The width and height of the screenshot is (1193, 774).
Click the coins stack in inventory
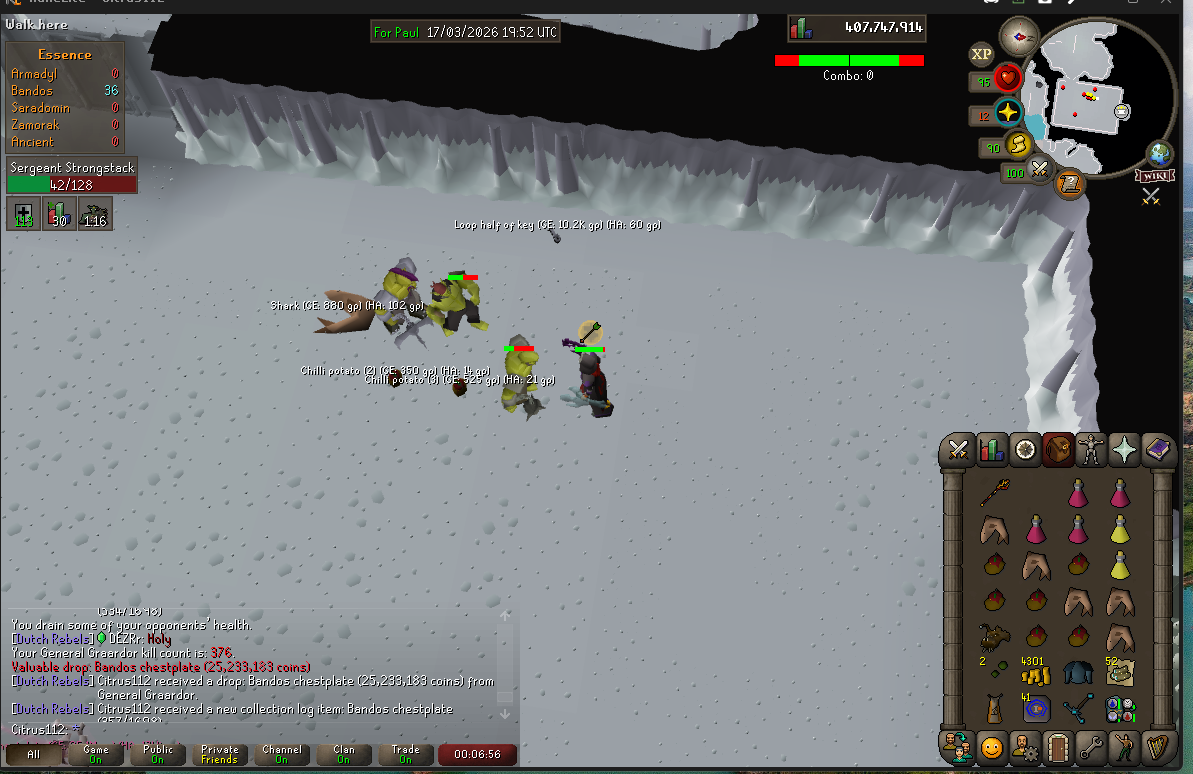coord(1035,673)
